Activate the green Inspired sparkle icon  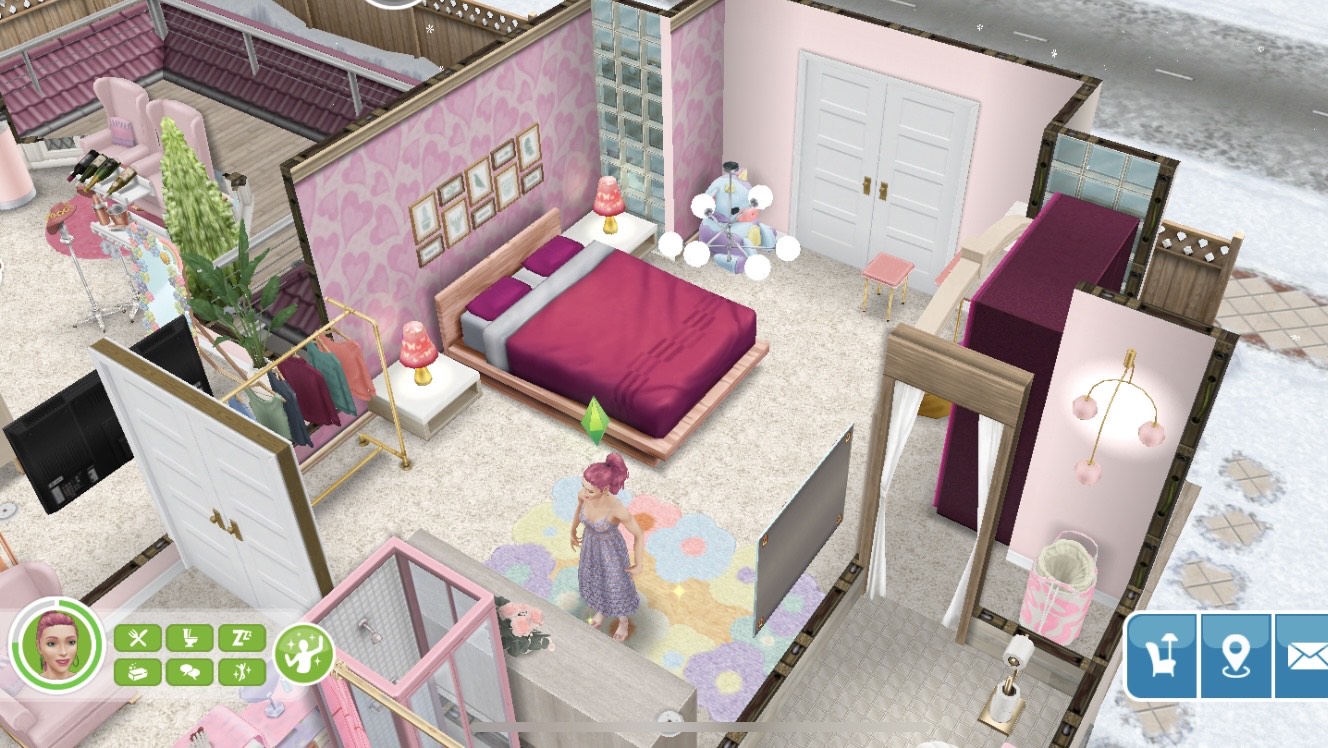point(302,654)
